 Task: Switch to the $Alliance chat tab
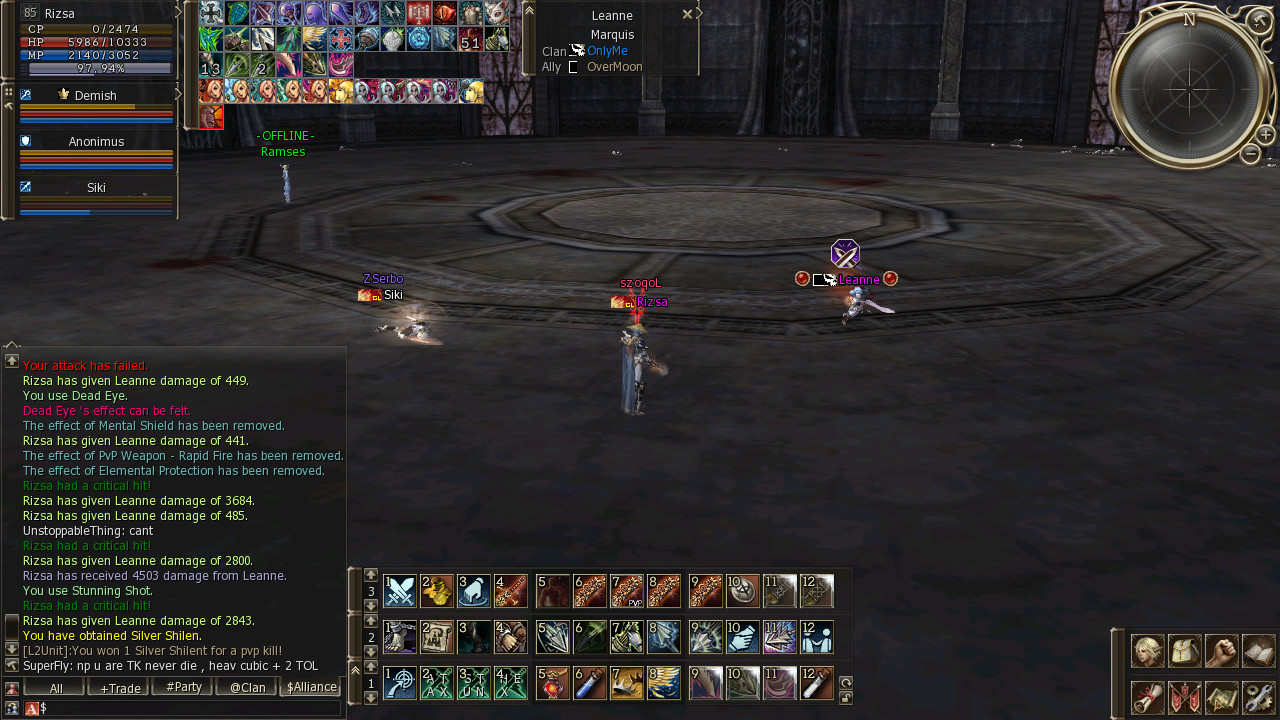tap(311, 688)
